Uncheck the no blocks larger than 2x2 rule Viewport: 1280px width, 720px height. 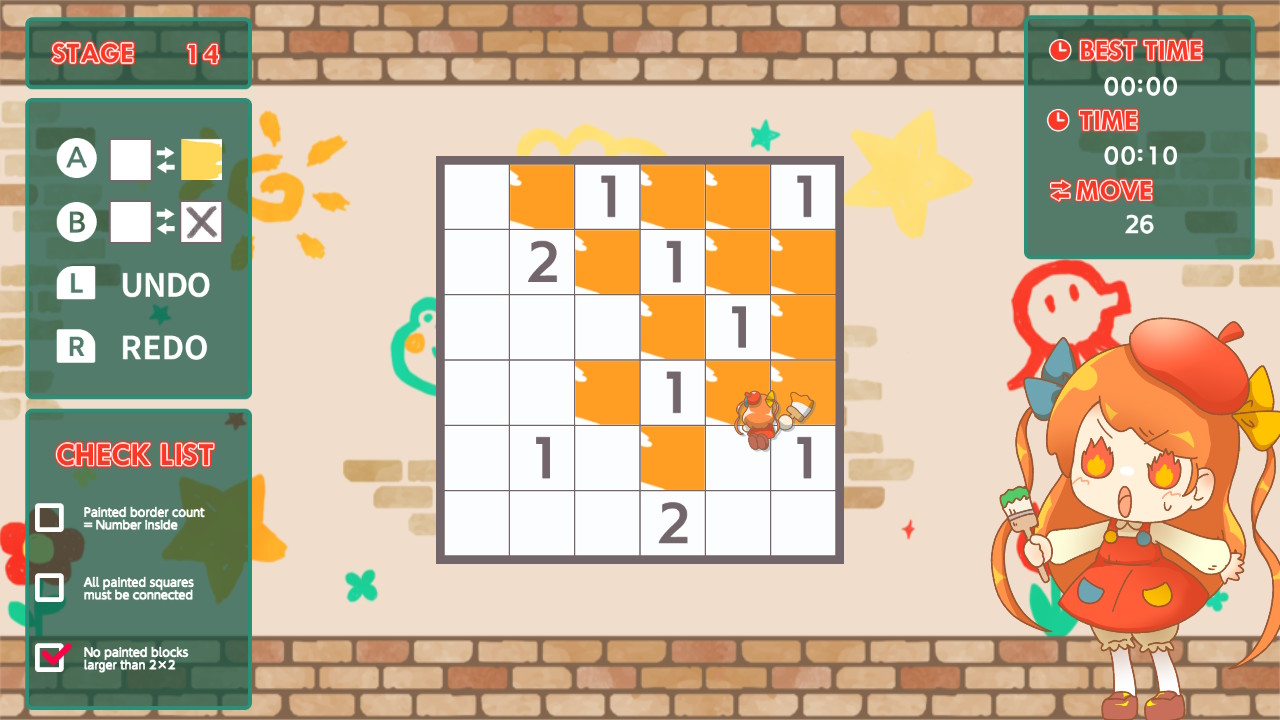pos(50,658)
